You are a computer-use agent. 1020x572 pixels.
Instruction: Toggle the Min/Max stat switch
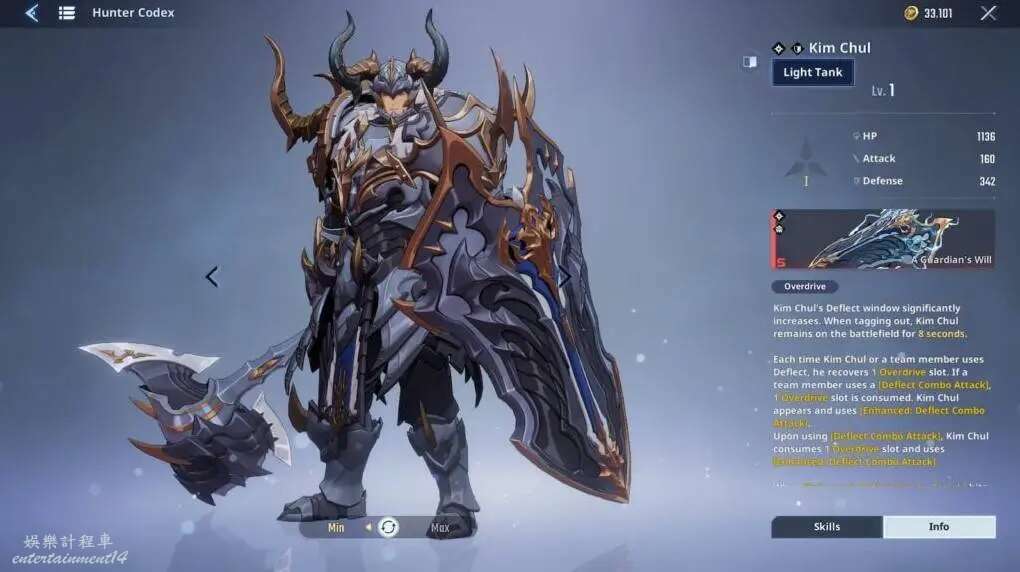[388, 527]
